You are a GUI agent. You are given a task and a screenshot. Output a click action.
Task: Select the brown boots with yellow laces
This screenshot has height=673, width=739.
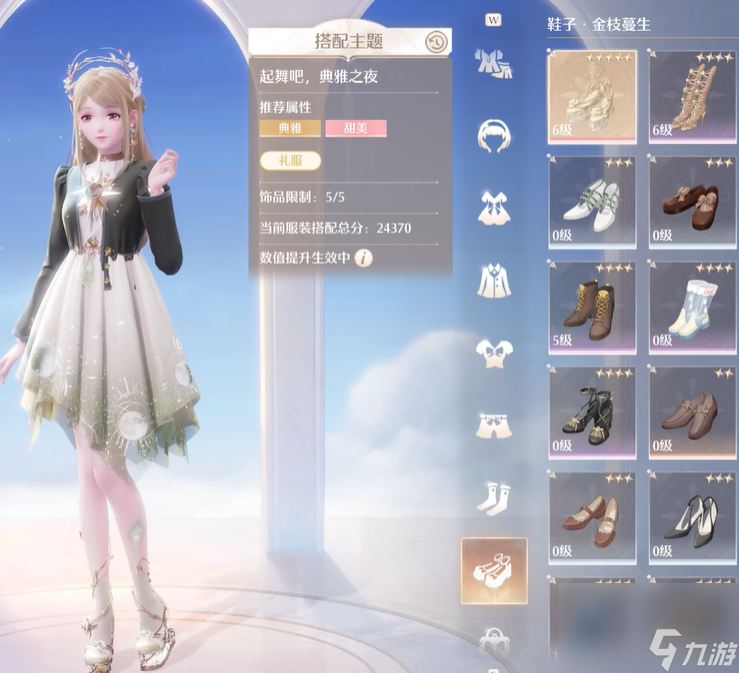click(592, 305)
